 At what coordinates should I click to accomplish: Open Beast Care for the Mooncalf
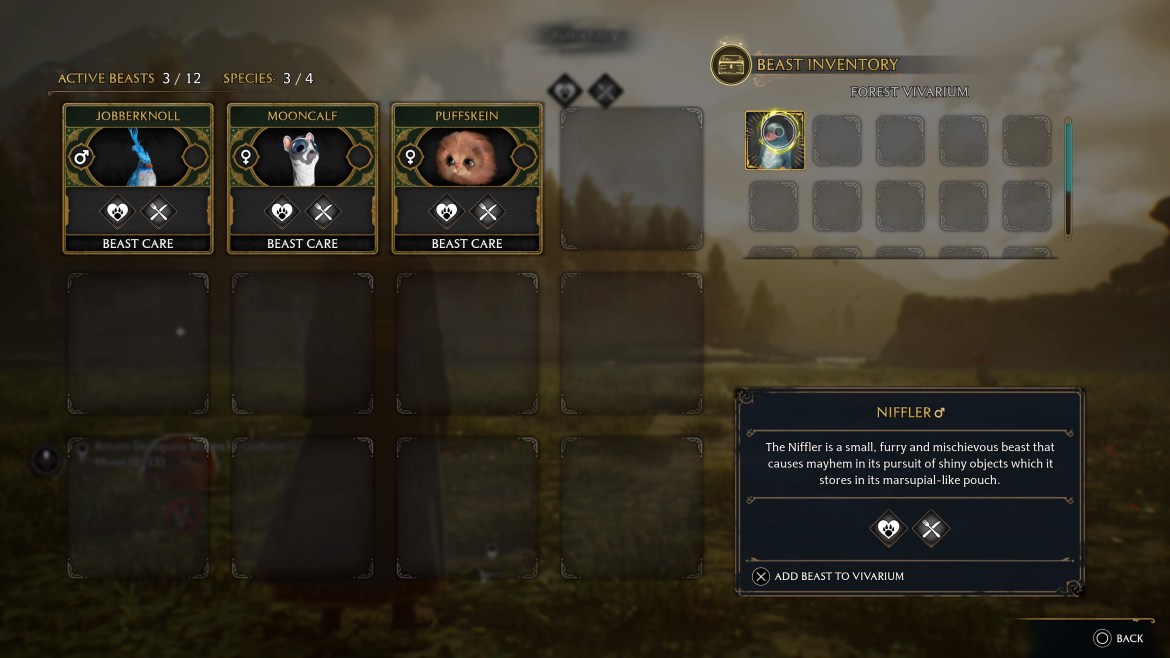[x=302, y=243]
